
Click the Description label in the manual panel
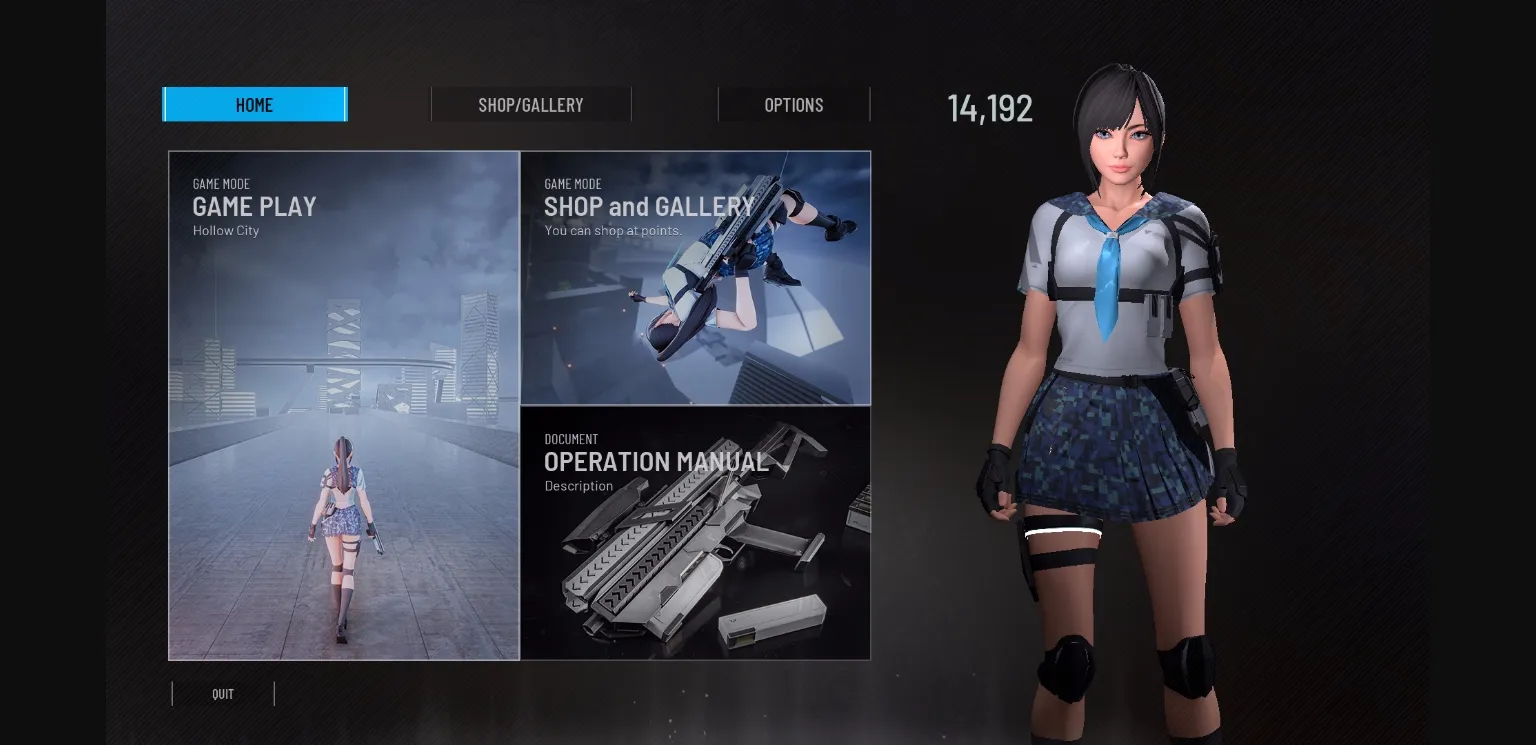[579, 486]
